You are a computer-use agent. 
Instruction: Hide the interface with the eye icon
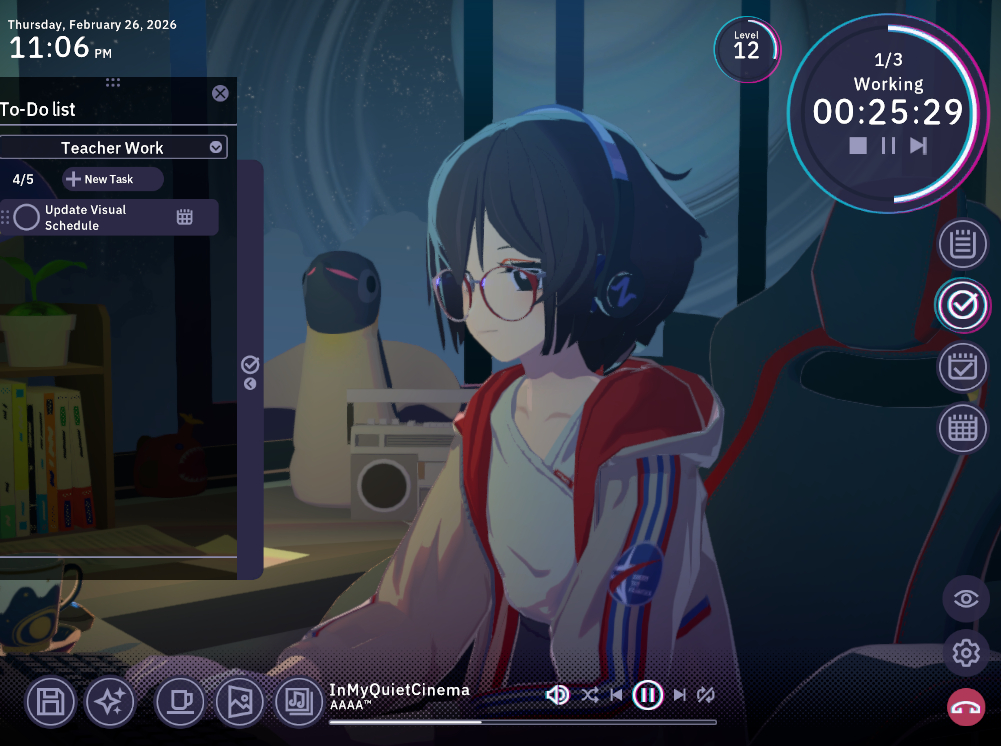pos(966,599)
